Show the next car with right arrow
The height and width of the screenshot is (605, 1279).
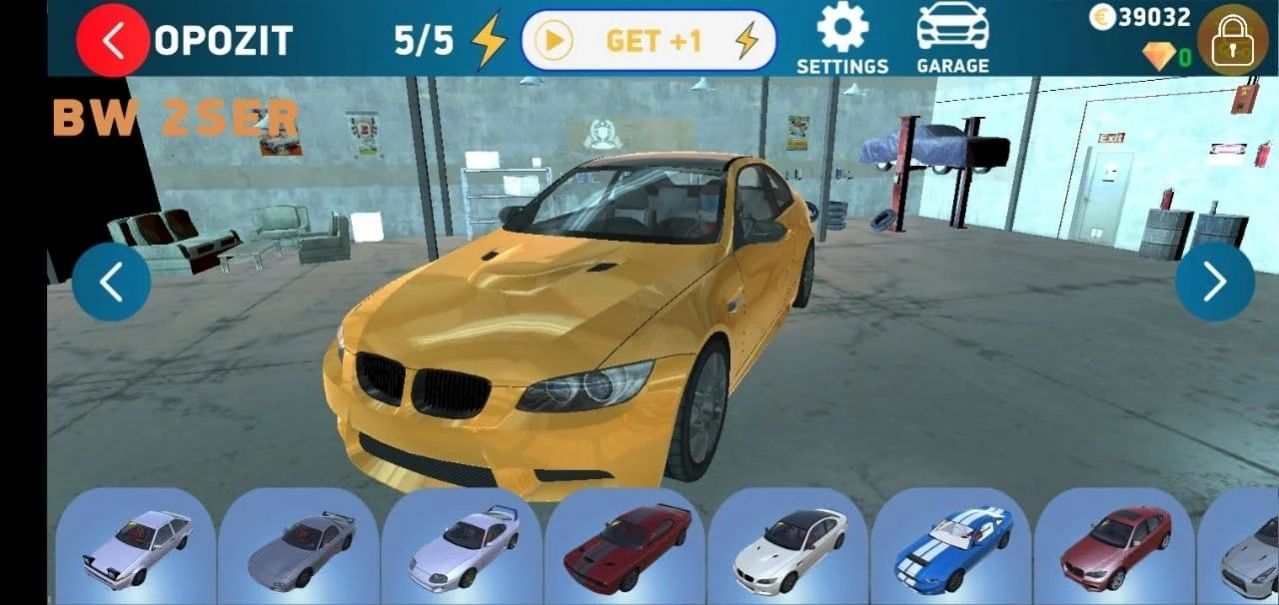coord(1214,283)
